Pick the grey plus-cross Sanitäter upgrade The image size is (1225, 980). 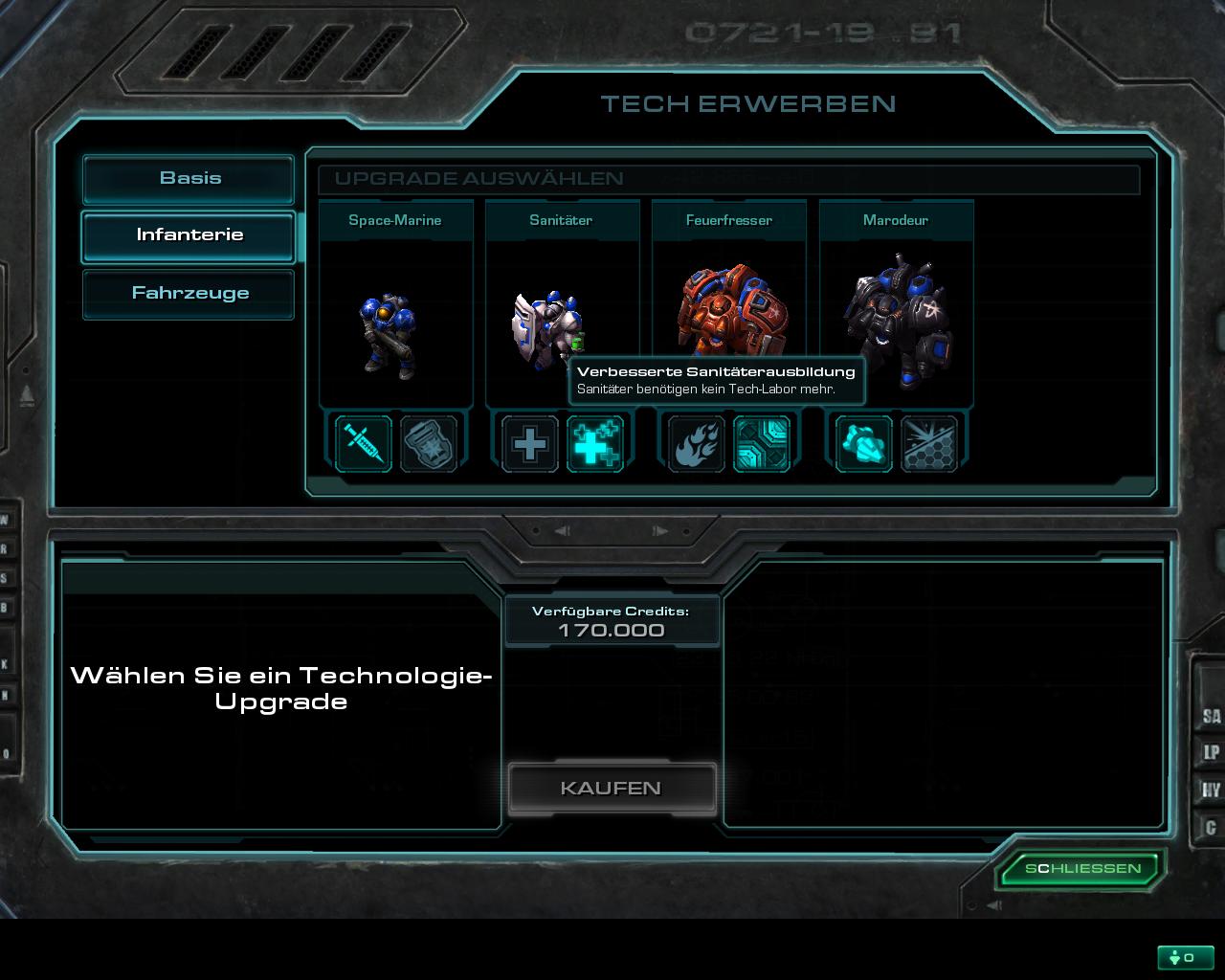(x=530, y=444)
